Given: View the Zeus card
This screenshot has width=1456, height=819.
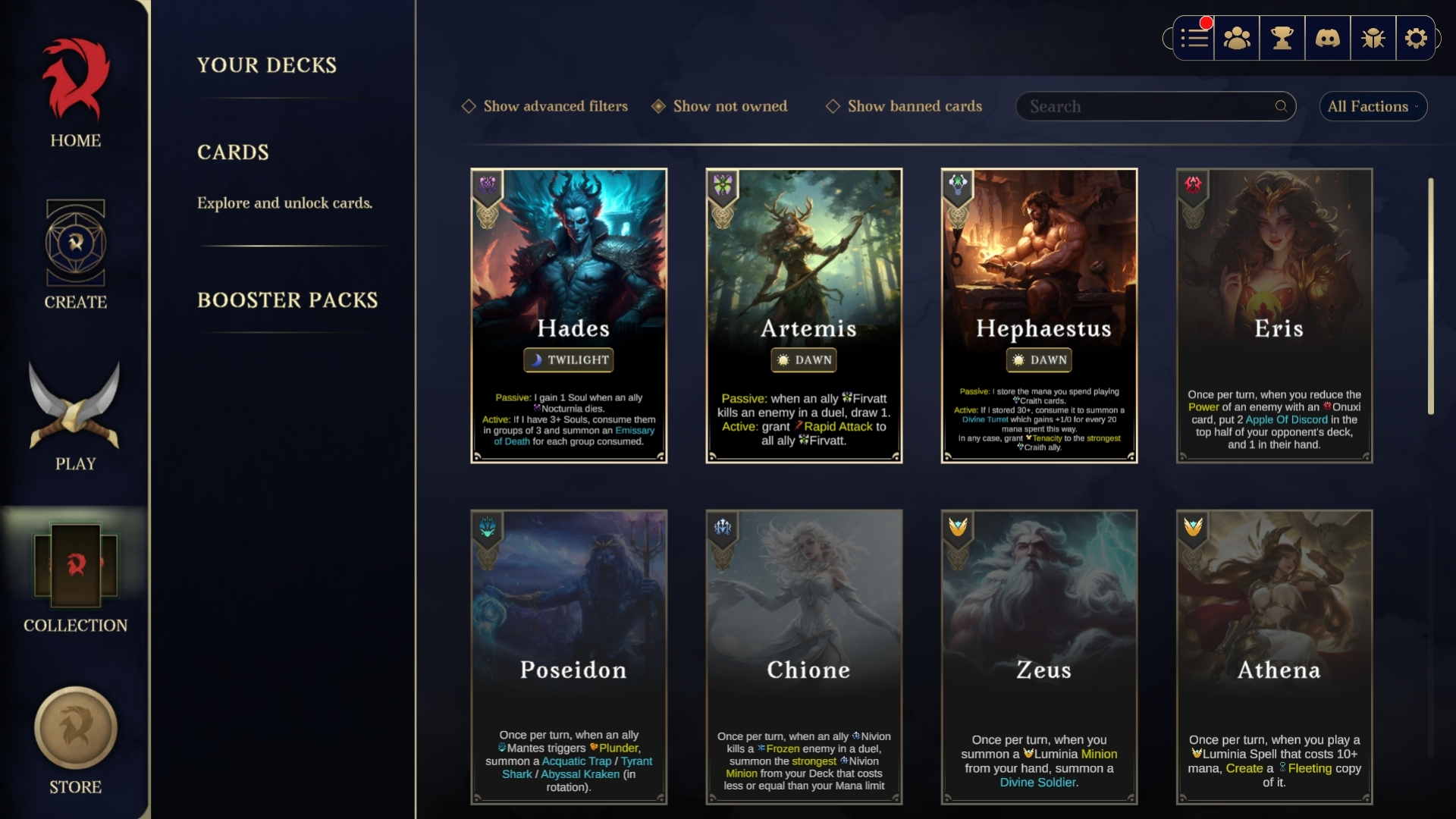Looking at the screenshot, I should pos(1039,657).
